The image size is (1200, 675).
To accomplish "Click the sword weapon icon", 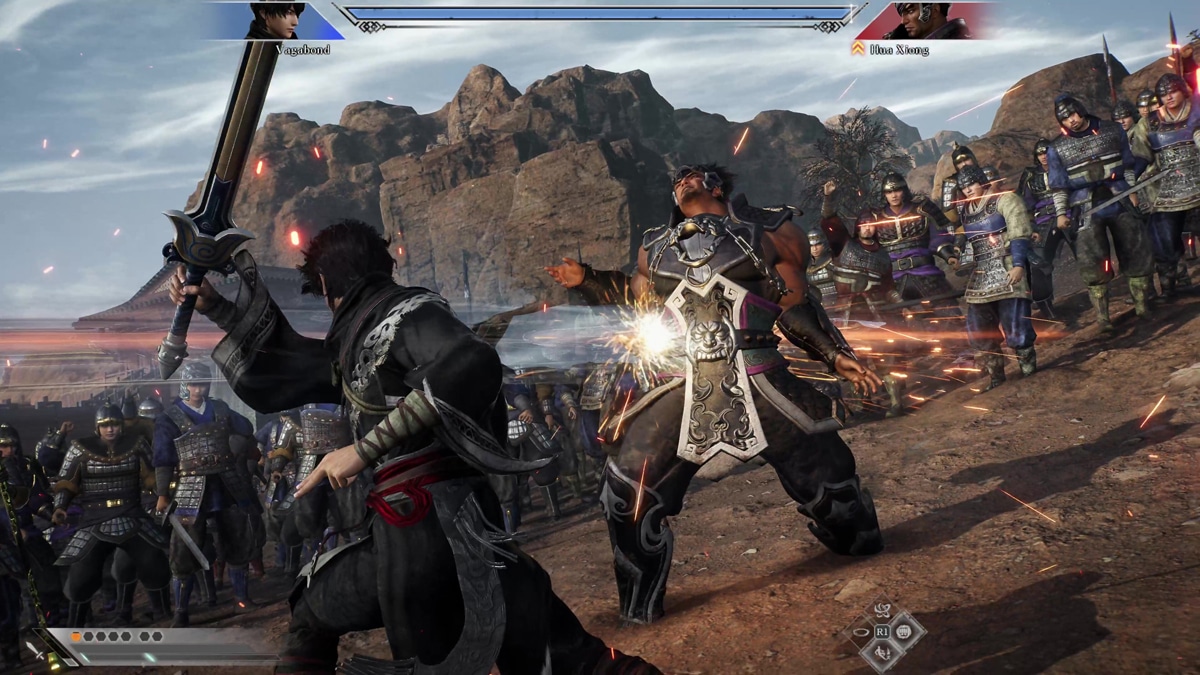I will [33, 650].
